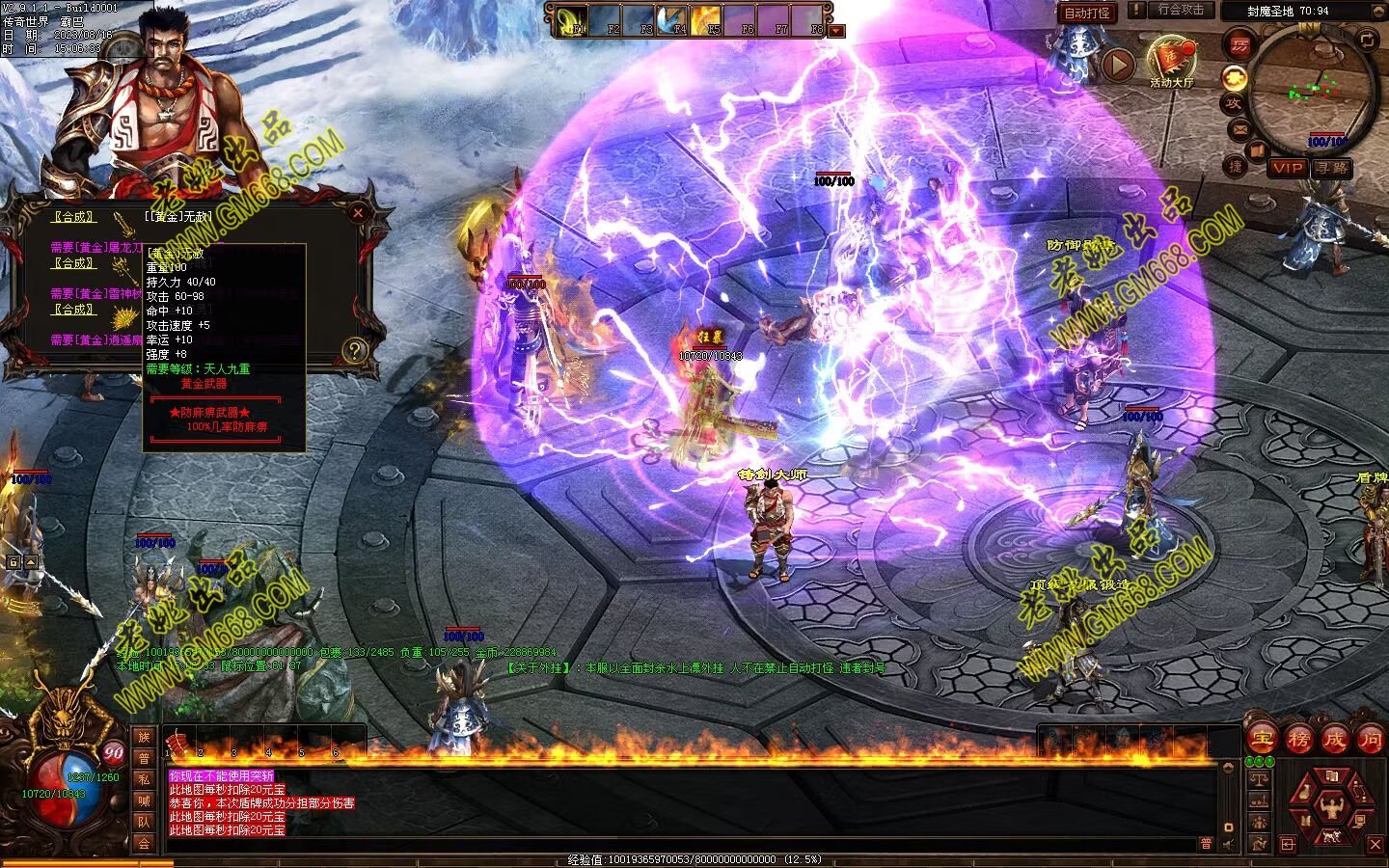Synthesize the golden fan weapon

[73, 310]
